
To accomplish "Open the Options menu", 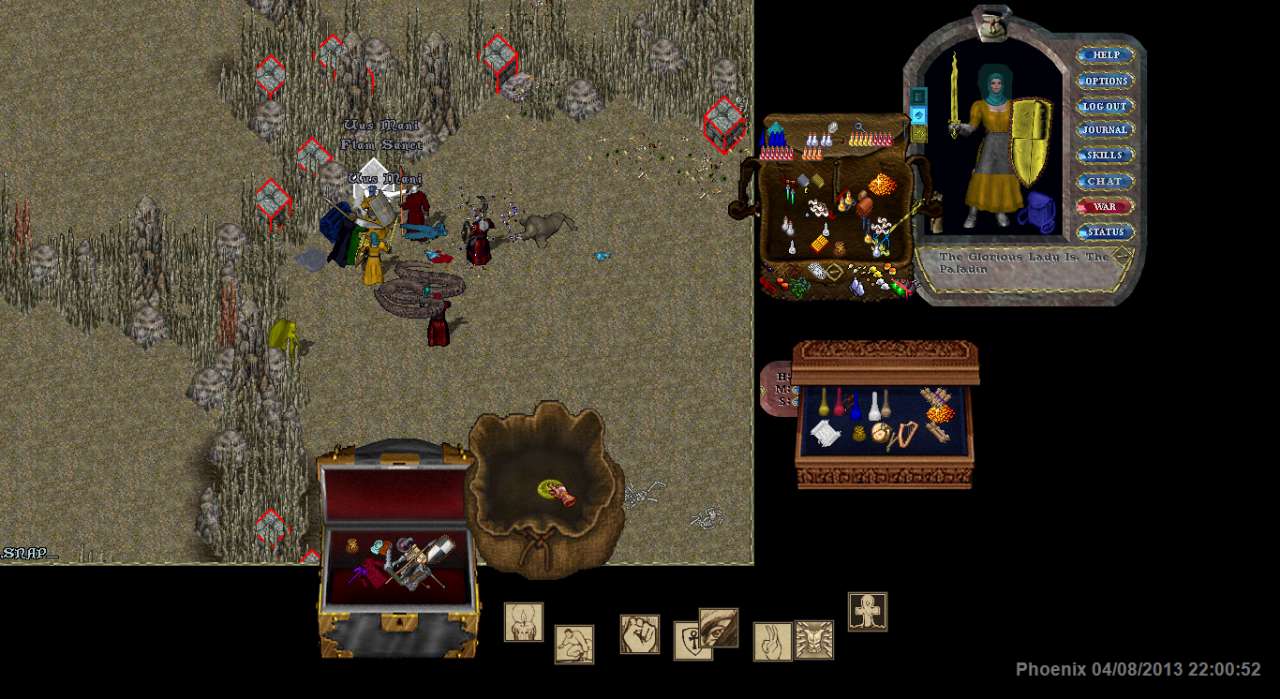I will click(x=1105, y=81).
